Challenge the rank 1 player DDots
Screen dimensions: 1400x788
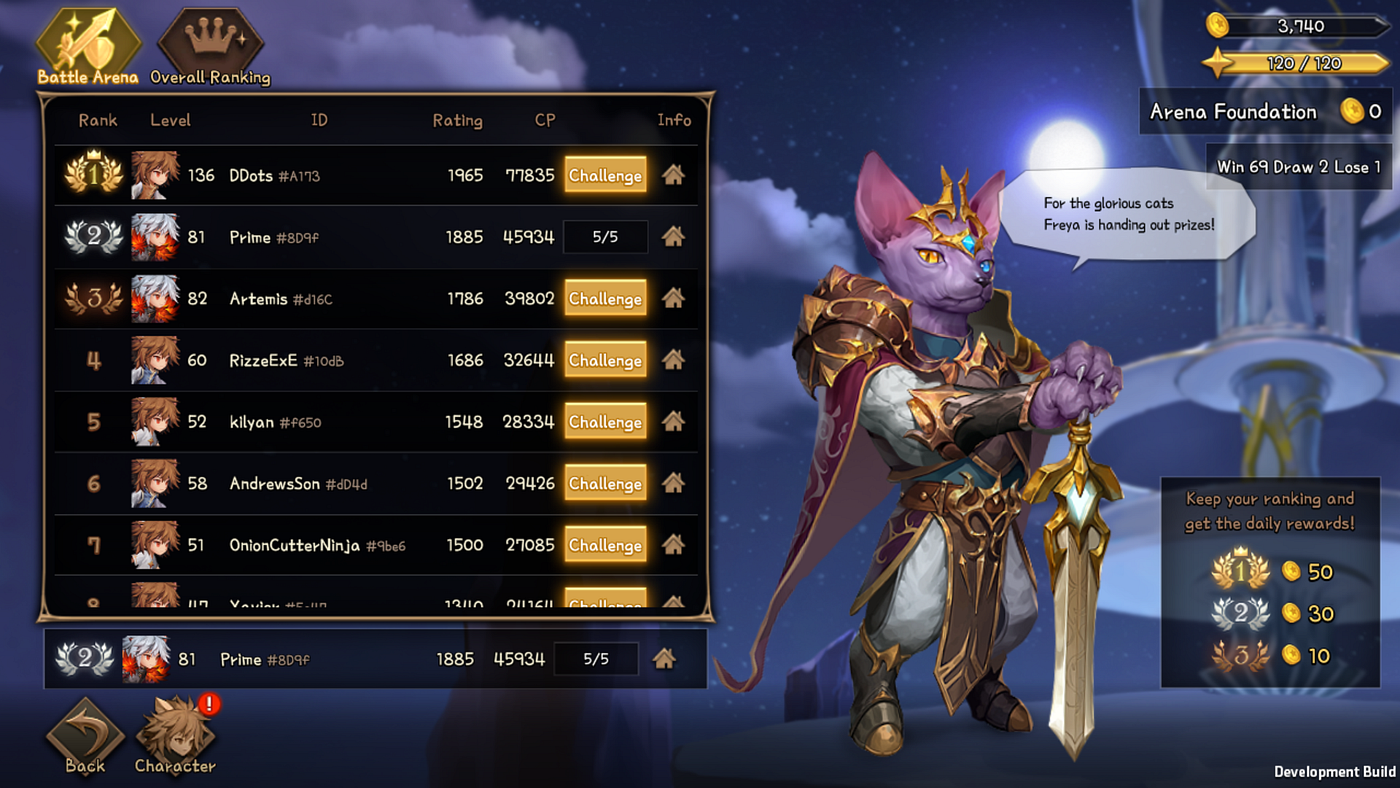coord(605,175)
